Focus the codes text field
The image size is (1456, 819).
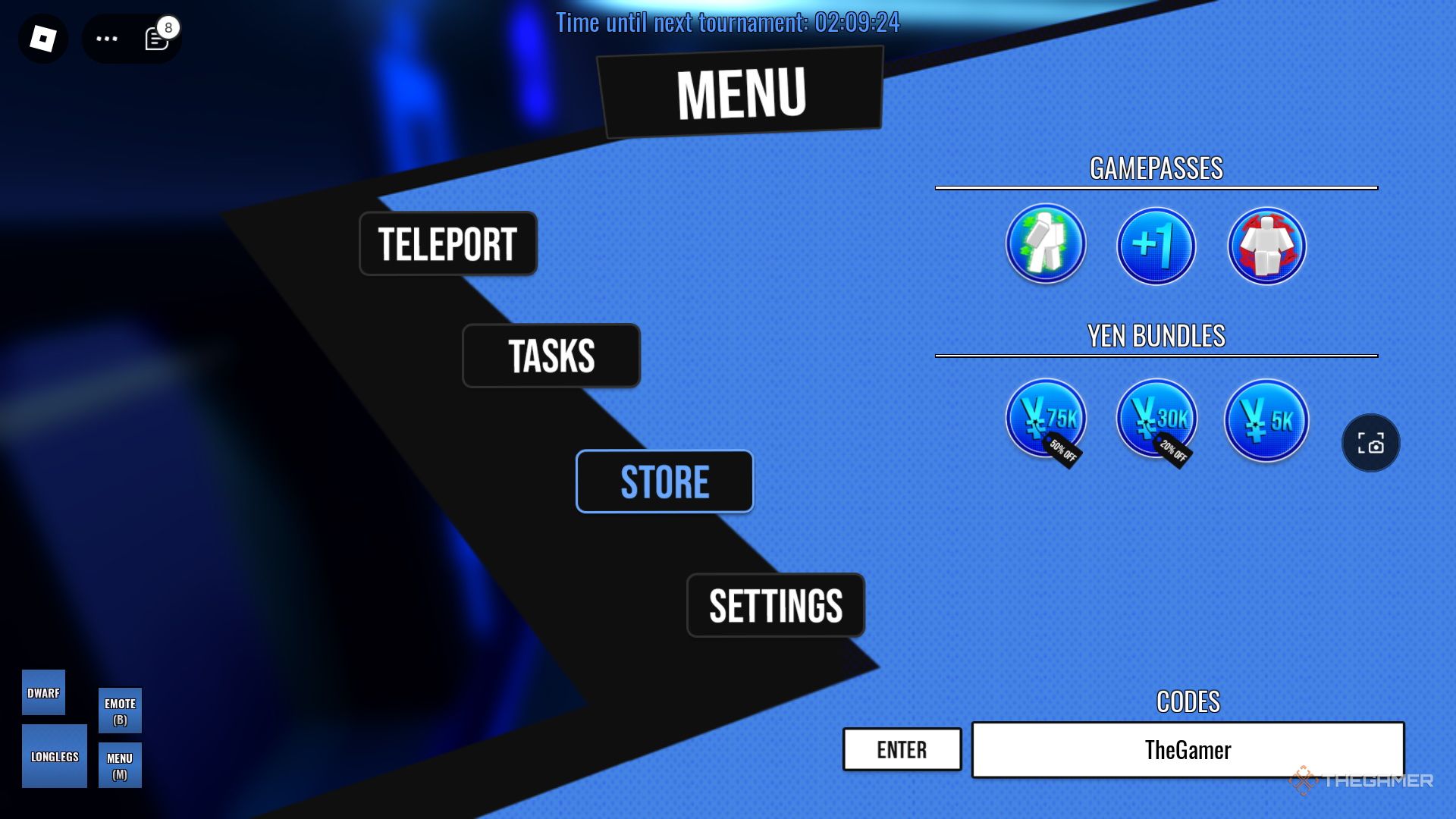tap(1188, 749)
